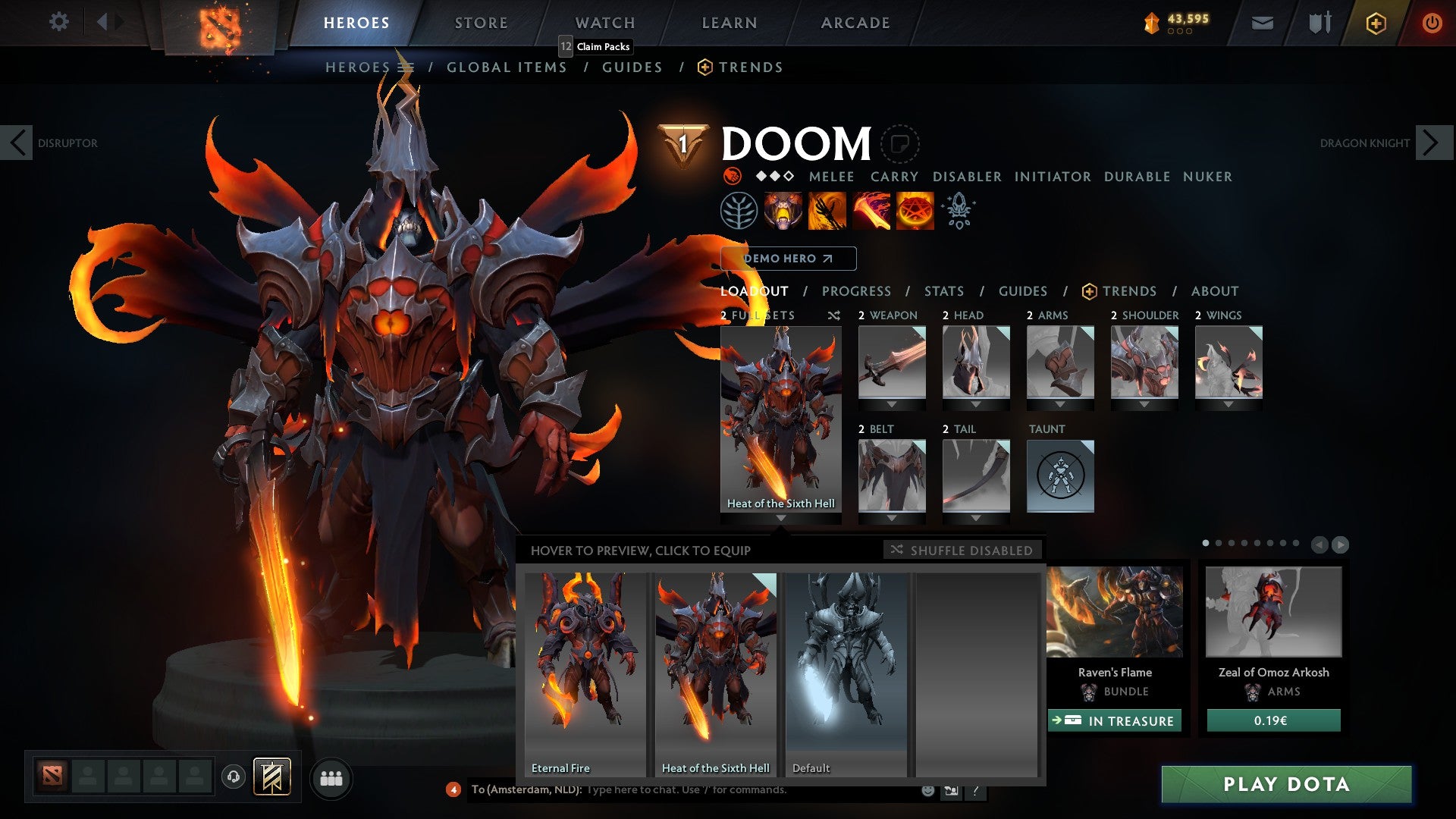1456x819 pixels.
Task: Open the mail inbox icon in top bar
Action: (x=1262, y=23)
